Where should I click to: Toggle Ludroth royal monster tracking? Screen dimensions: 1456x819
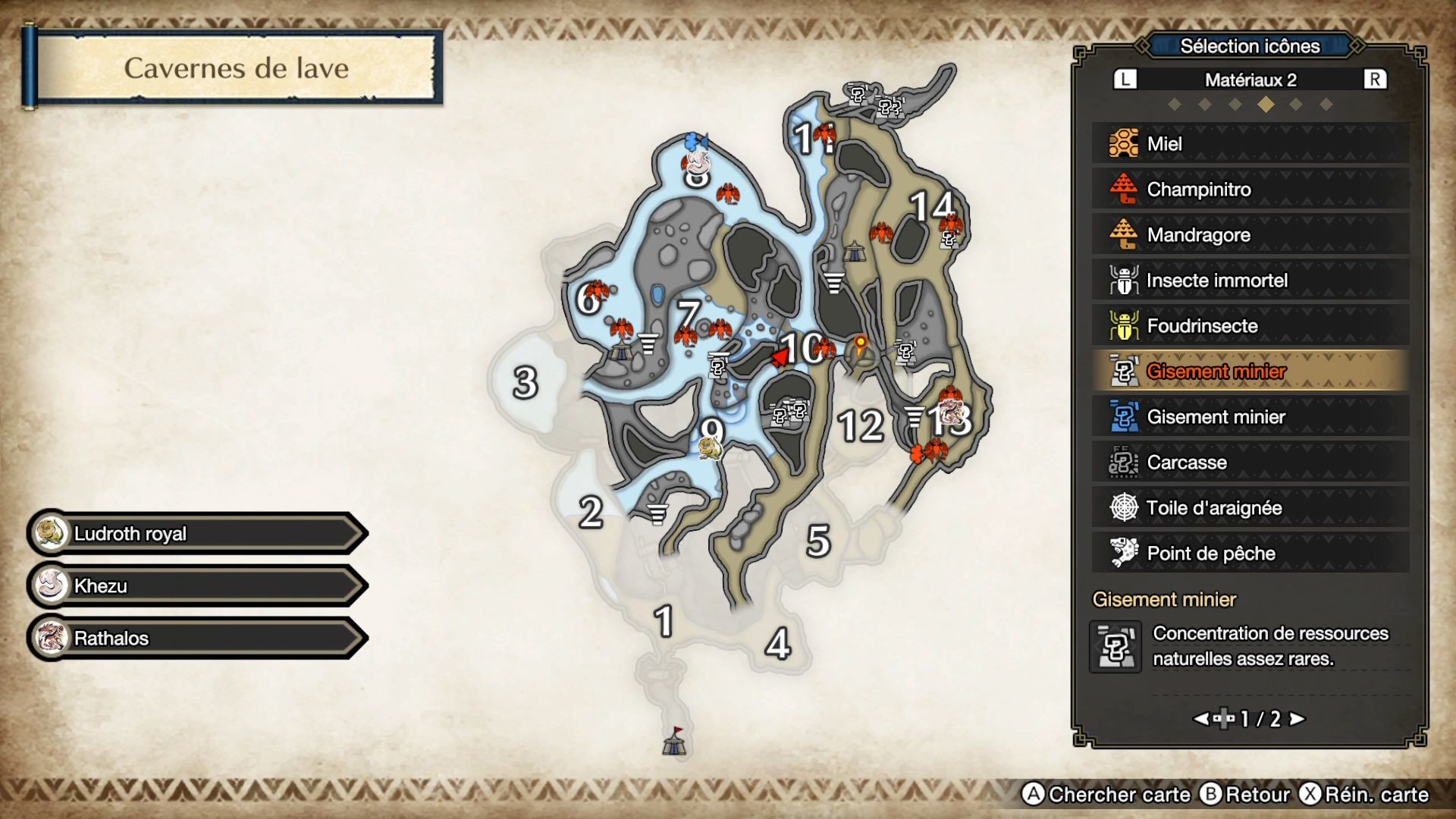[x=193, y=533]
